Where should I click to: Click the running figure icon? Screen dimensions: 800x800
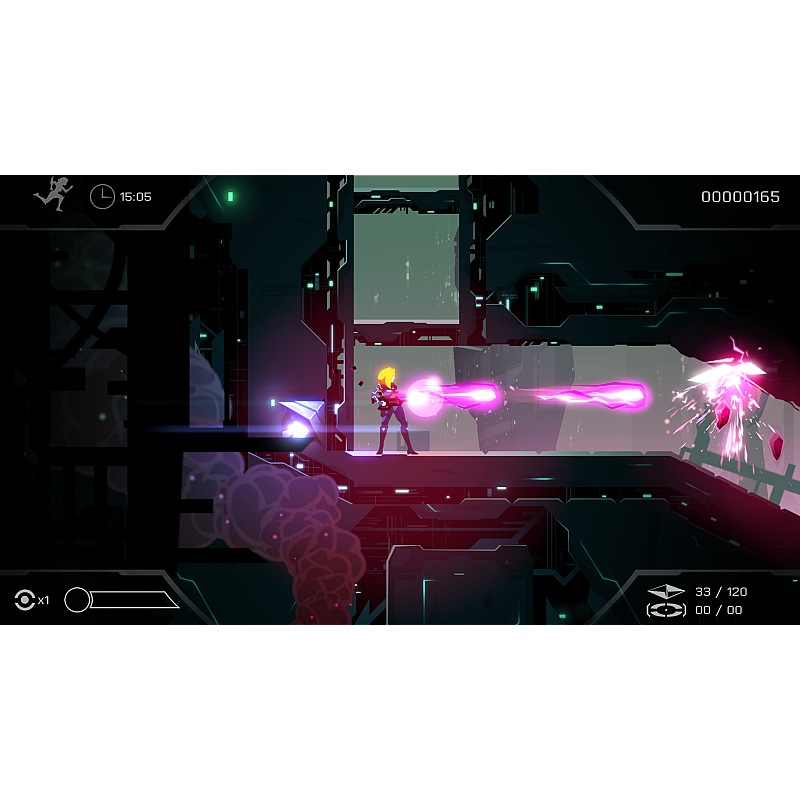point(52,194)
